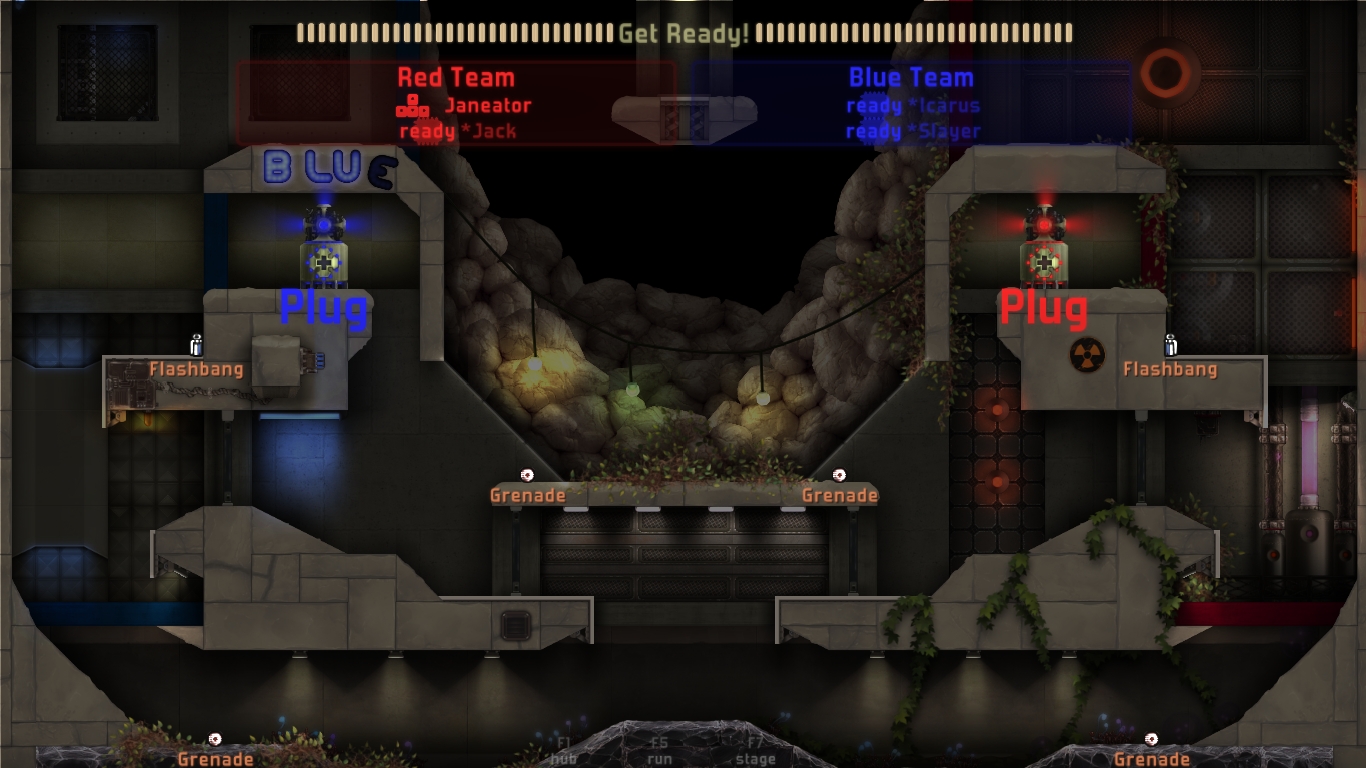The width and height of the screenshot is (1366, 768).
Task: Select player Icarus on the Blue Team
Action: pyautogui.click(x=943, y=106)
